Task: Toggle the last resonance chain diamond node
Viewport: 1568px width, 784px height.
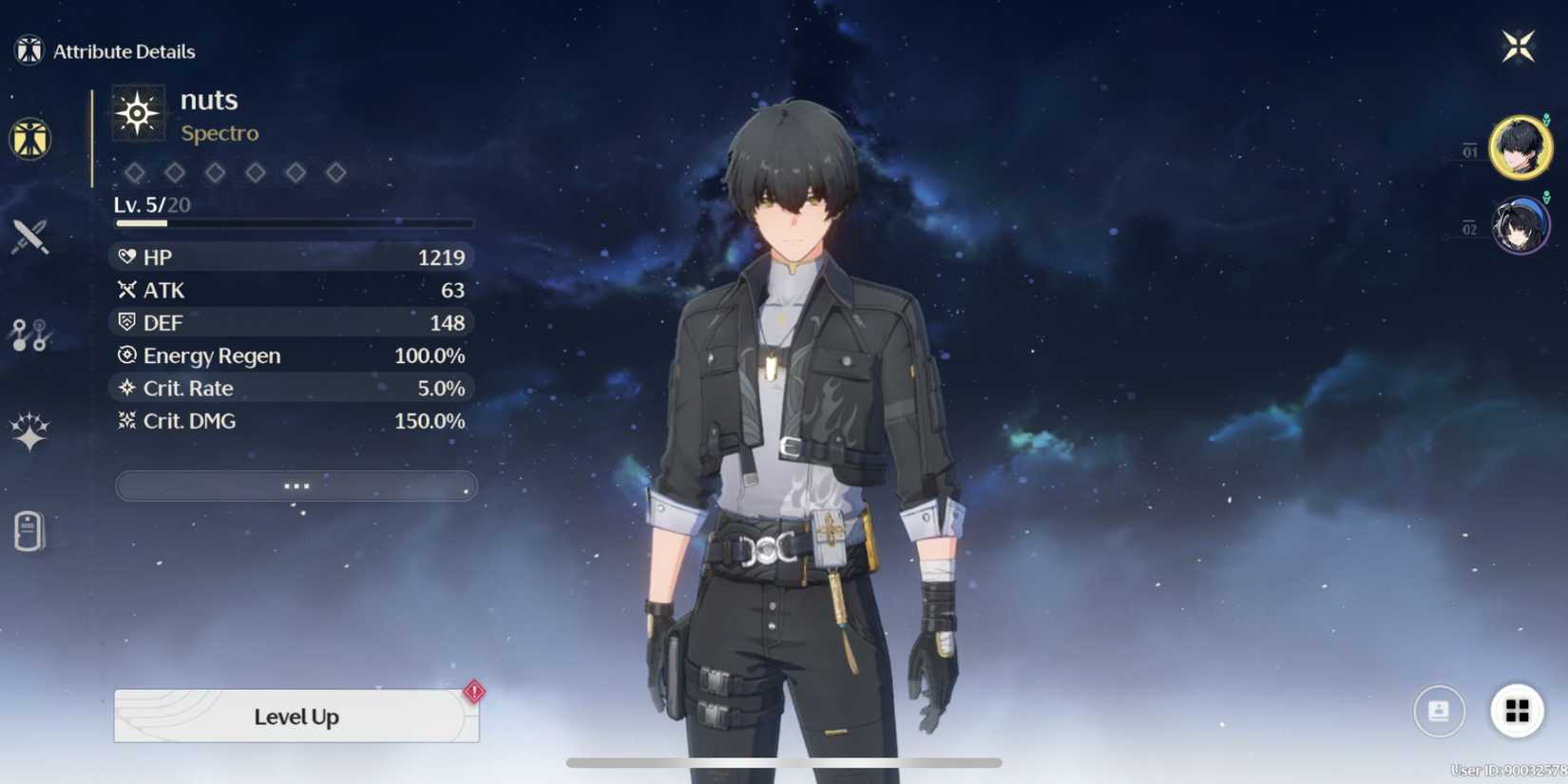Action: pos(335,172)
